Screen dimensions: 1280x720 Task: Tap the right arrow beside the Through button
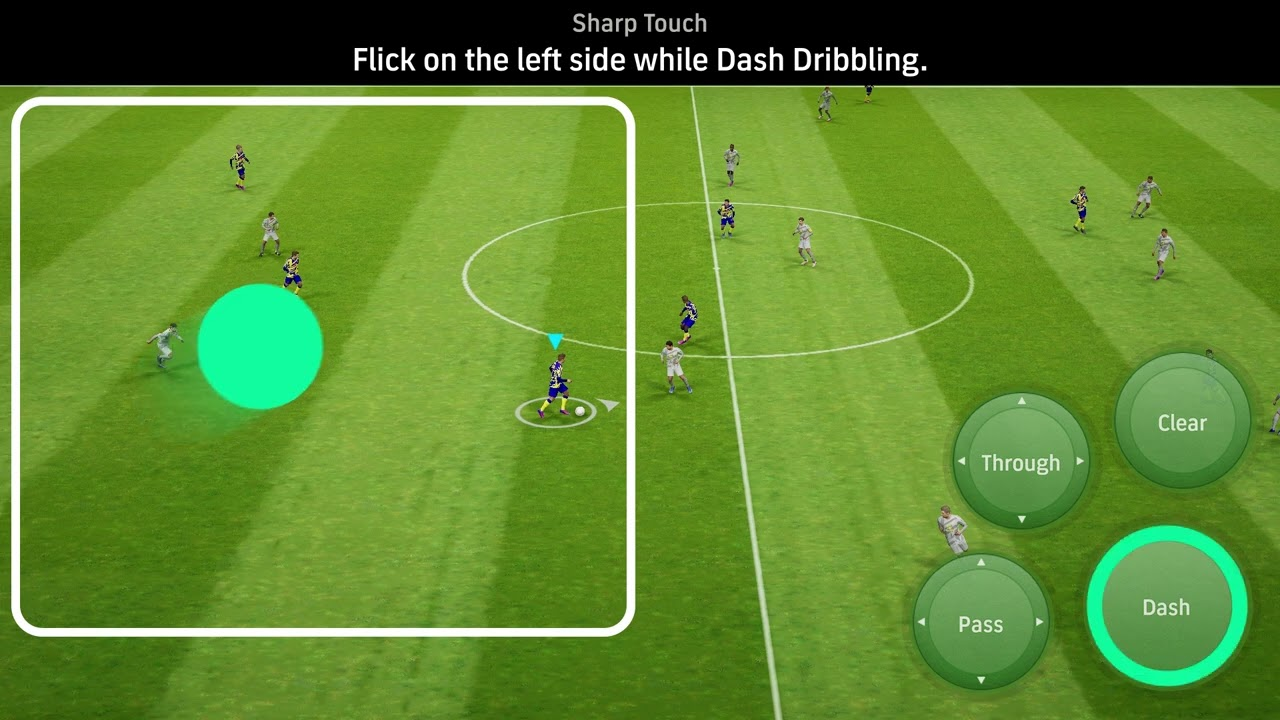pyautogui.click(x=1082, y=462)
